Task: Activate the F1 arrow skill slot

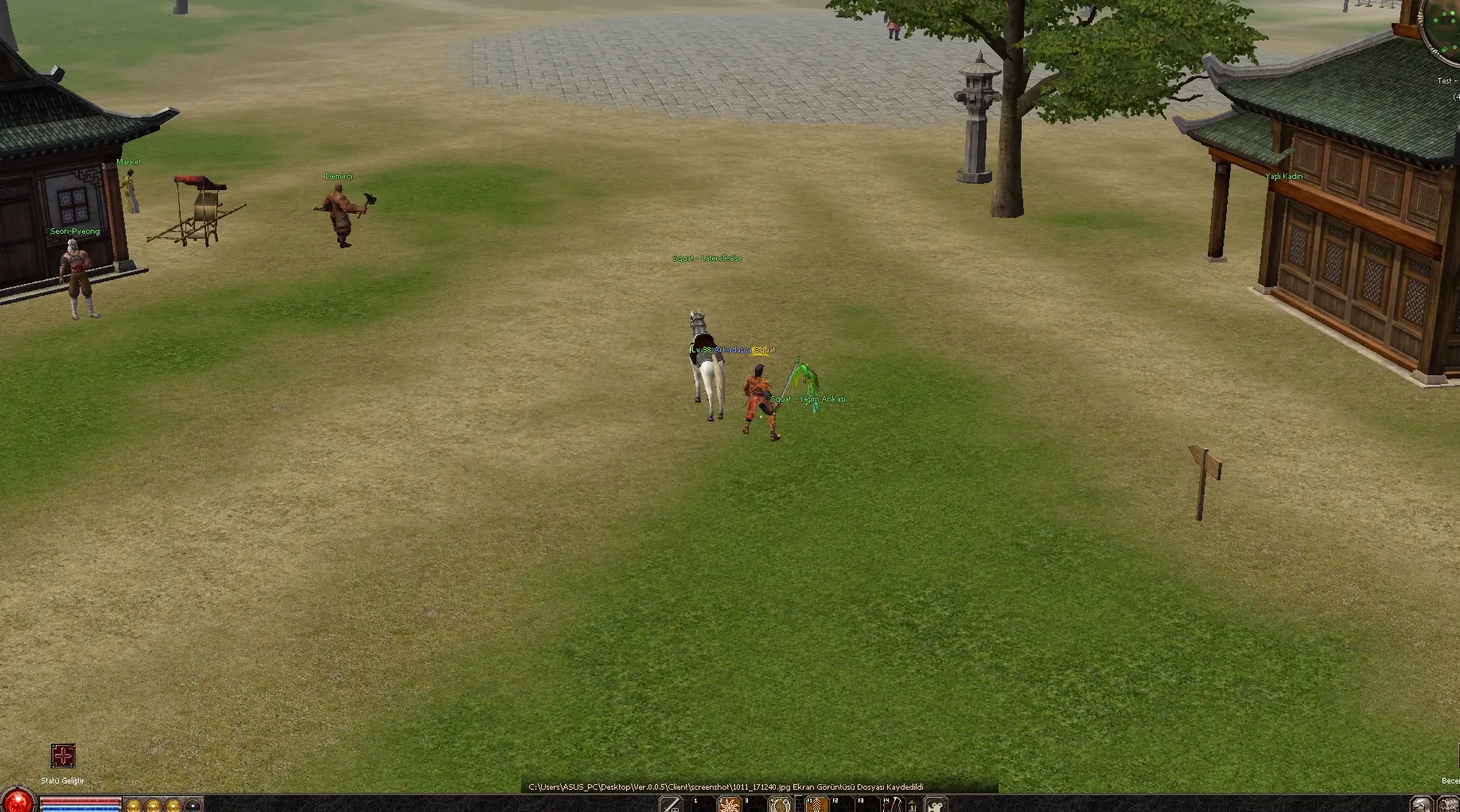Action: click(x=816, y=805)
